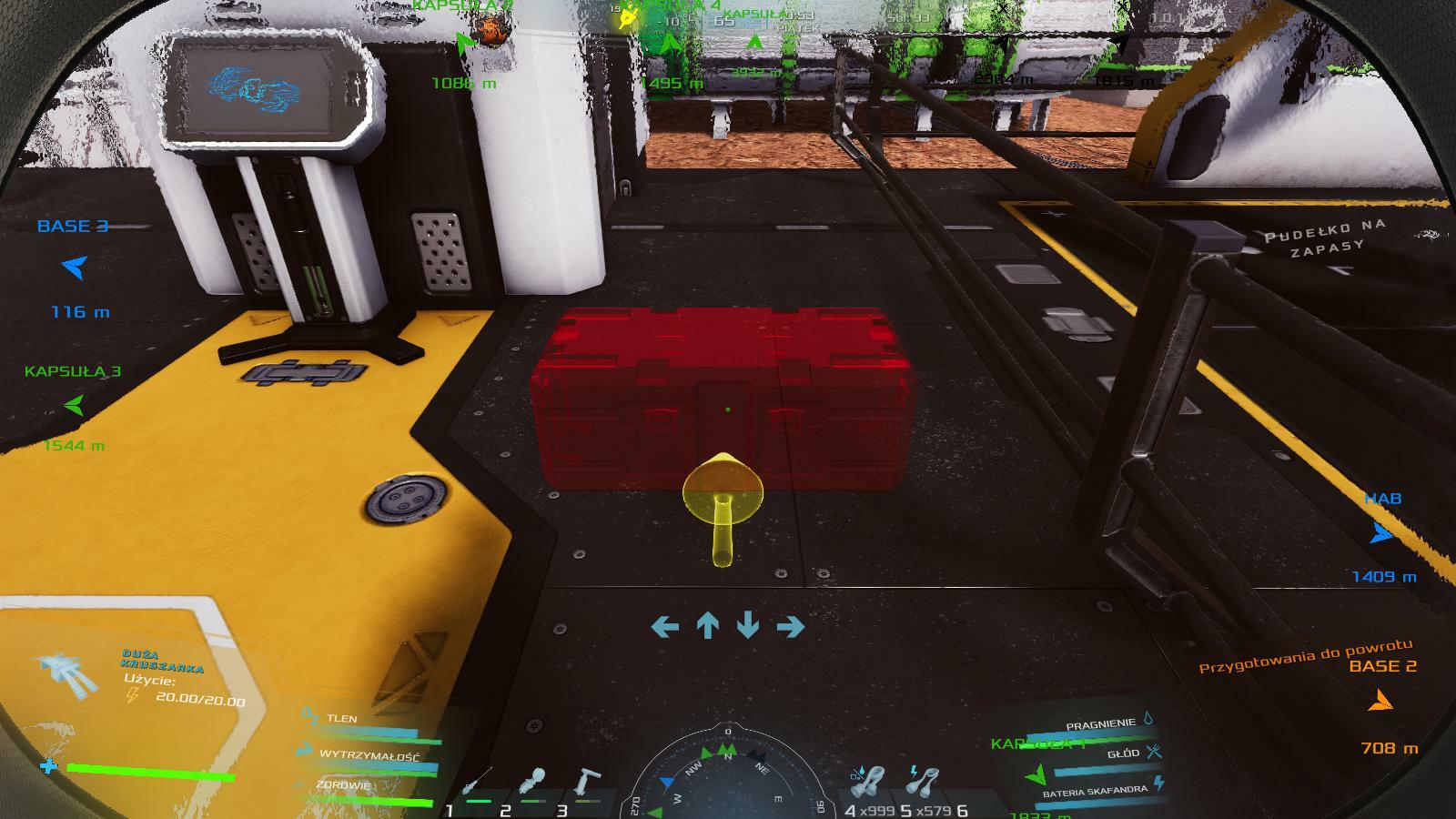Click the BASE 3 waypoint arrow
This screenshot has height=819, width=1456.
point(75,268)
